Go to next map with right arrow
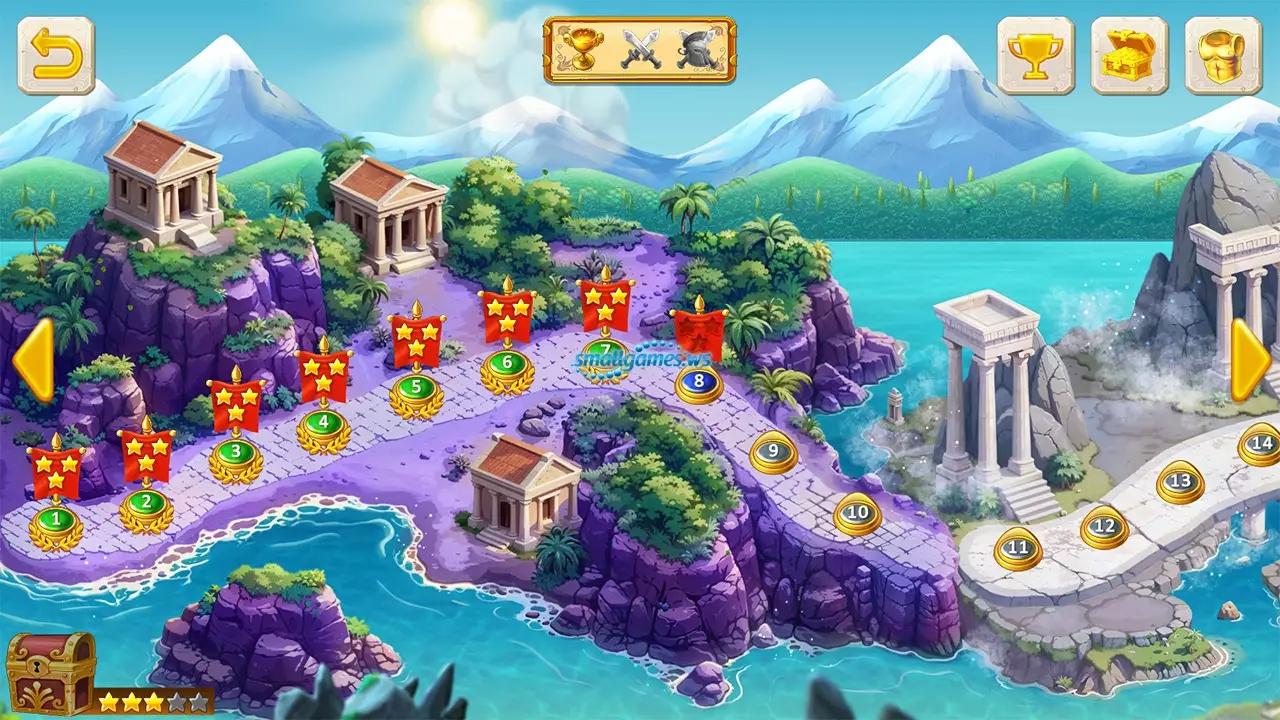Screen dimensions: 1280x720 click(x=1250, y=360)
